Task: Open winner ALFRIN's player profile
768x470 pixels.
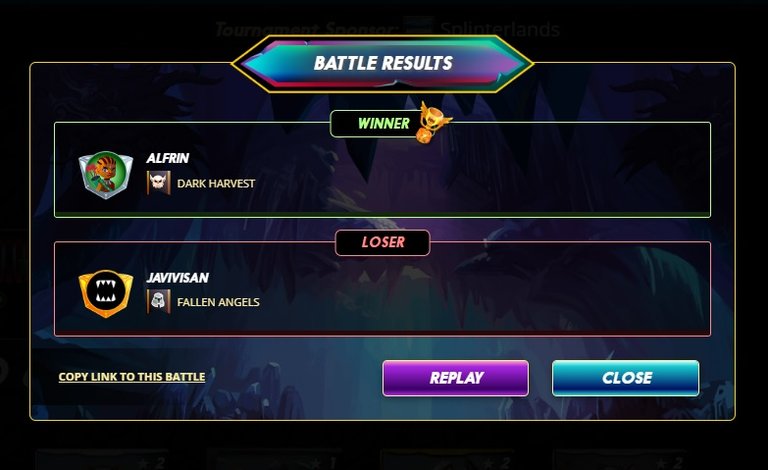Action: click(167, 158)
